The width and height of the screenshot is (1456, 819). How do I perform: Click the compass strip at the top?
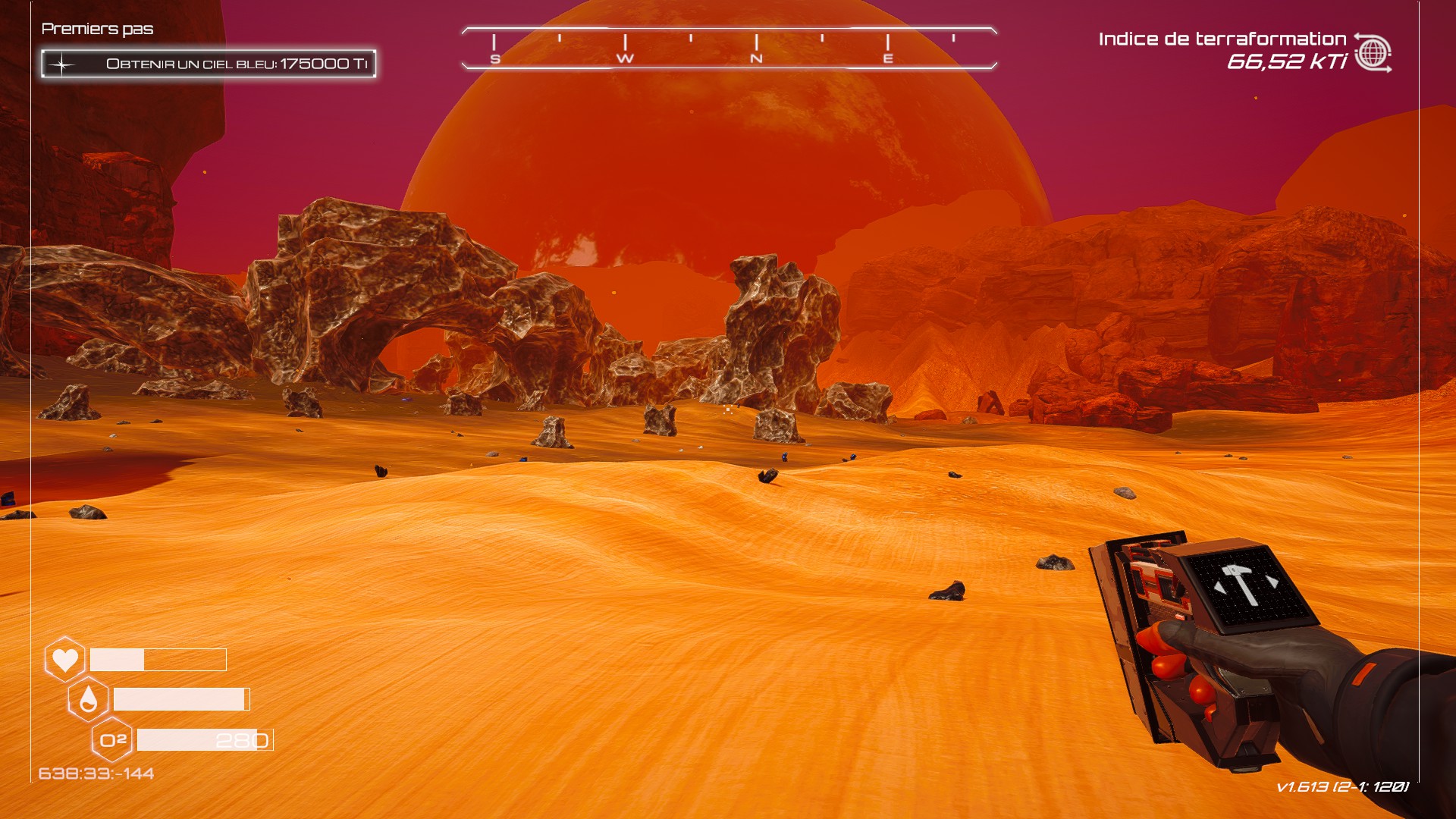[729, 49]
